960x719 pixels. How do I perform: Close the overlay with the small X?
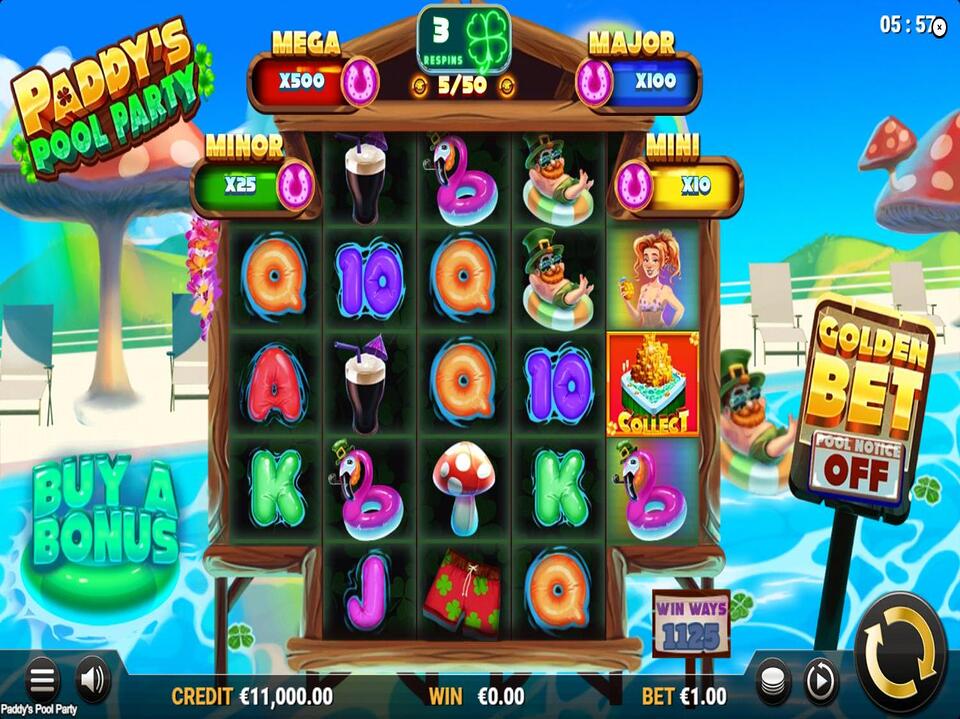coord(939,28)
